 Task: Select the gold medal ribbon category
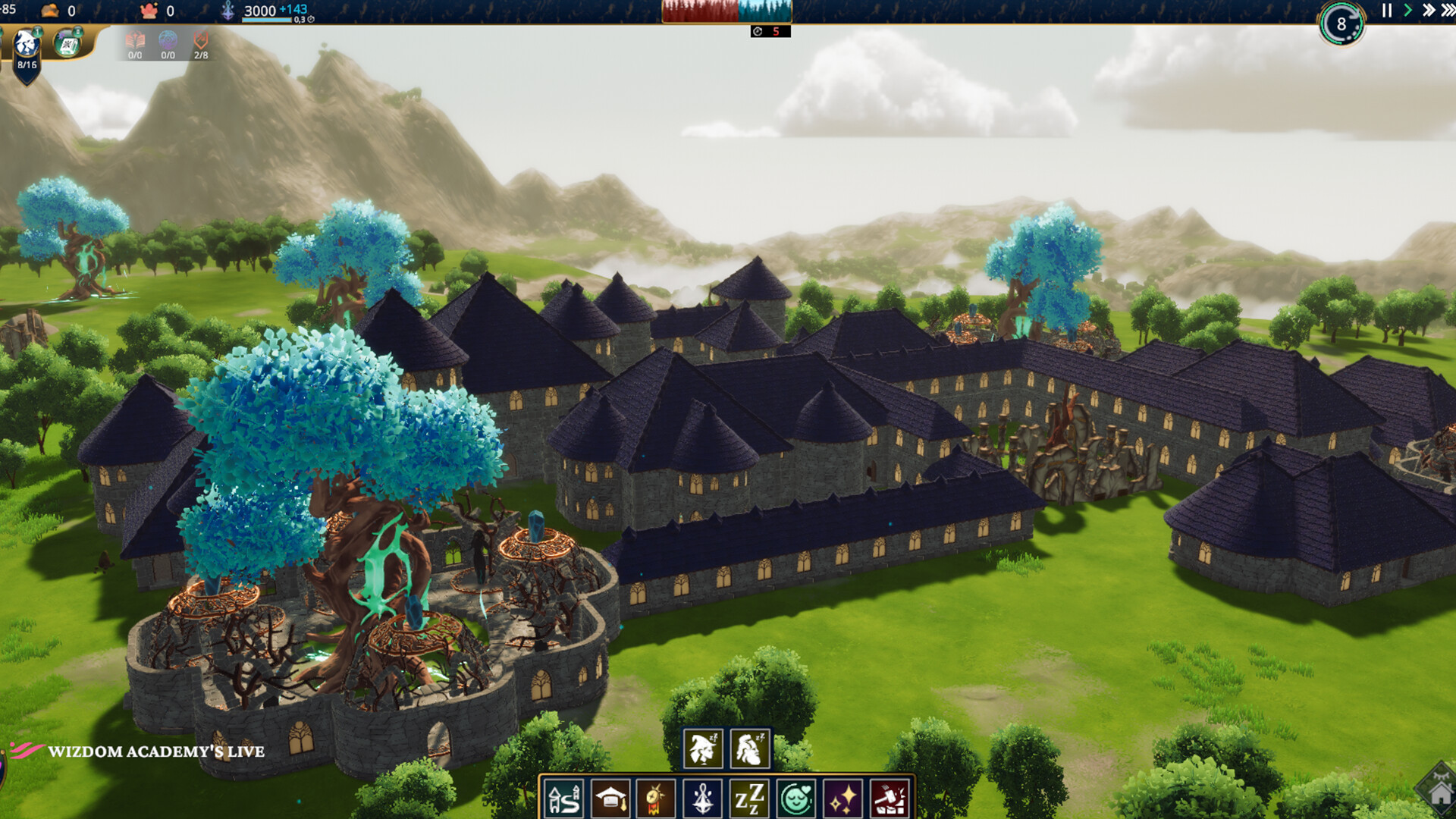tap(657, 799)
